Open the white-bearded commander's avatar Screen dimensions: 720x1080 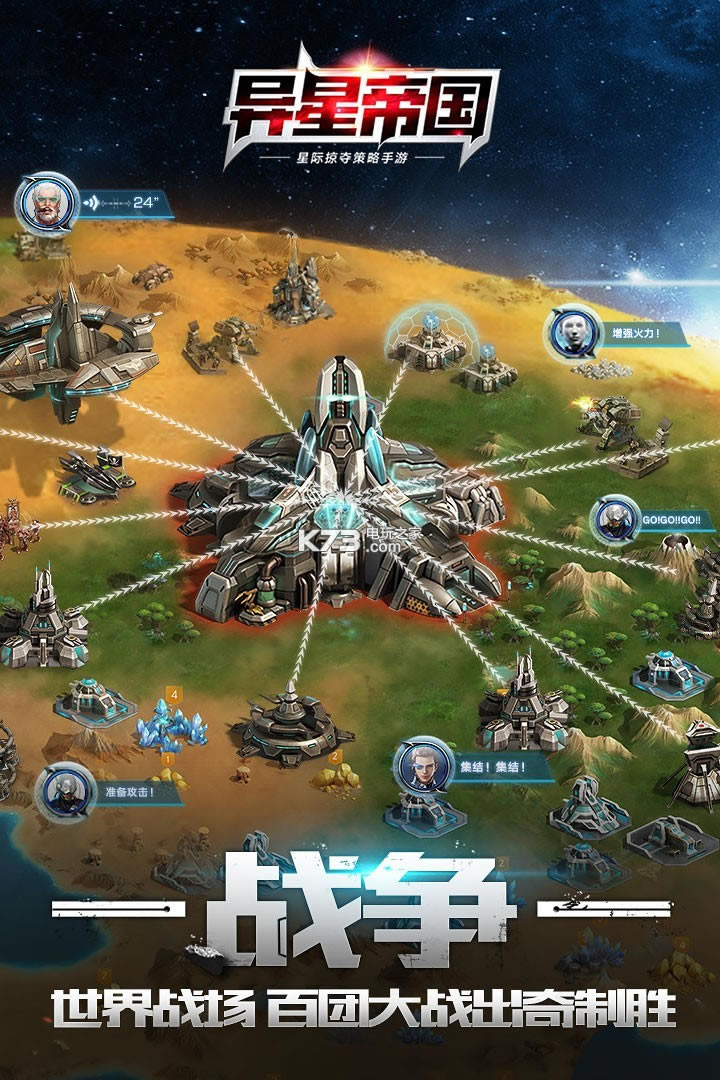tap(46, 202)
